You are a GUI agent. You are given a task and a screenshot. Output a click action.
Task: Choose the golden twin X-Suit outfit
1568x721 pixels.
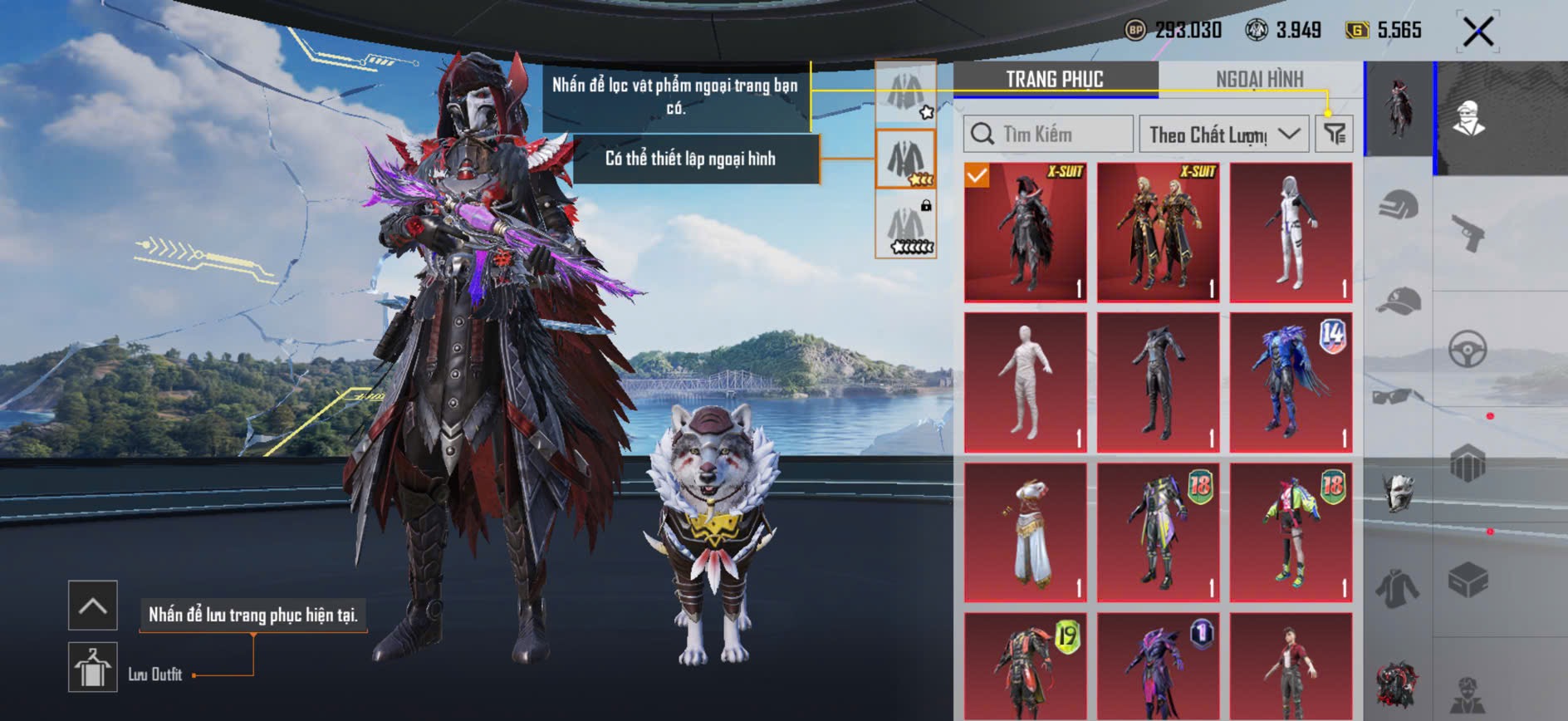tap(1158, 232)
